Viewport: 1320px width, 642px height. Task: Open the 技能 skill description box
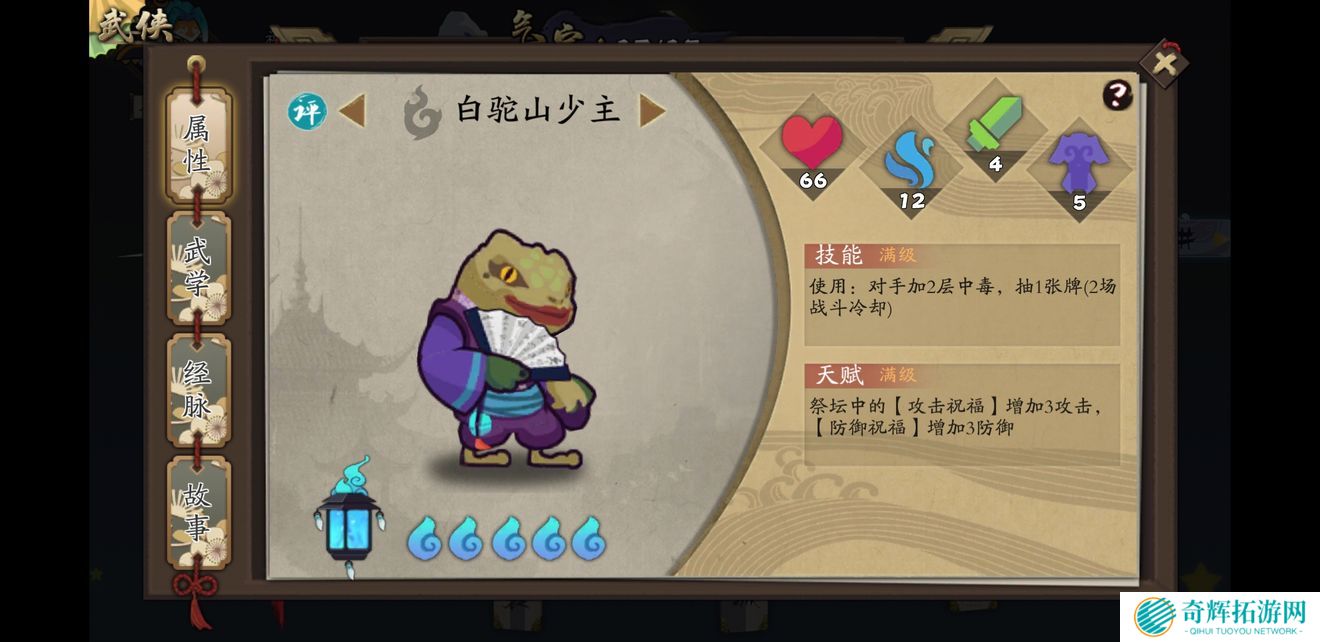click(x=961, y=295)
